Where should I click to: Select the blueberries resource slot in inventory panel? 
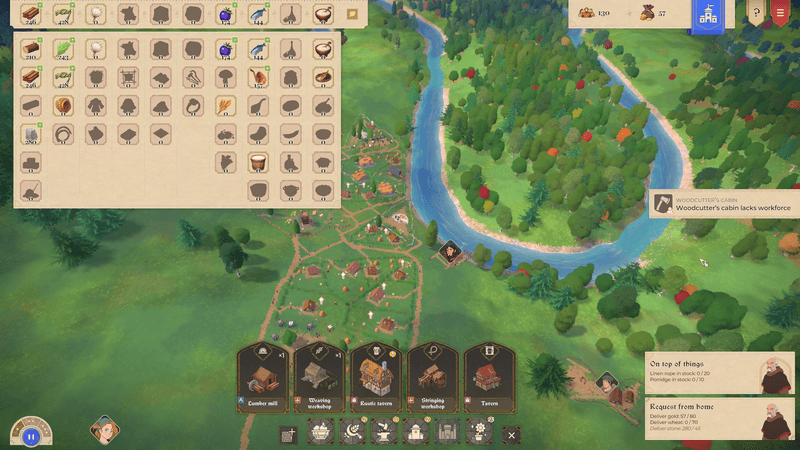pyautogui.click(x=225, y=48)
